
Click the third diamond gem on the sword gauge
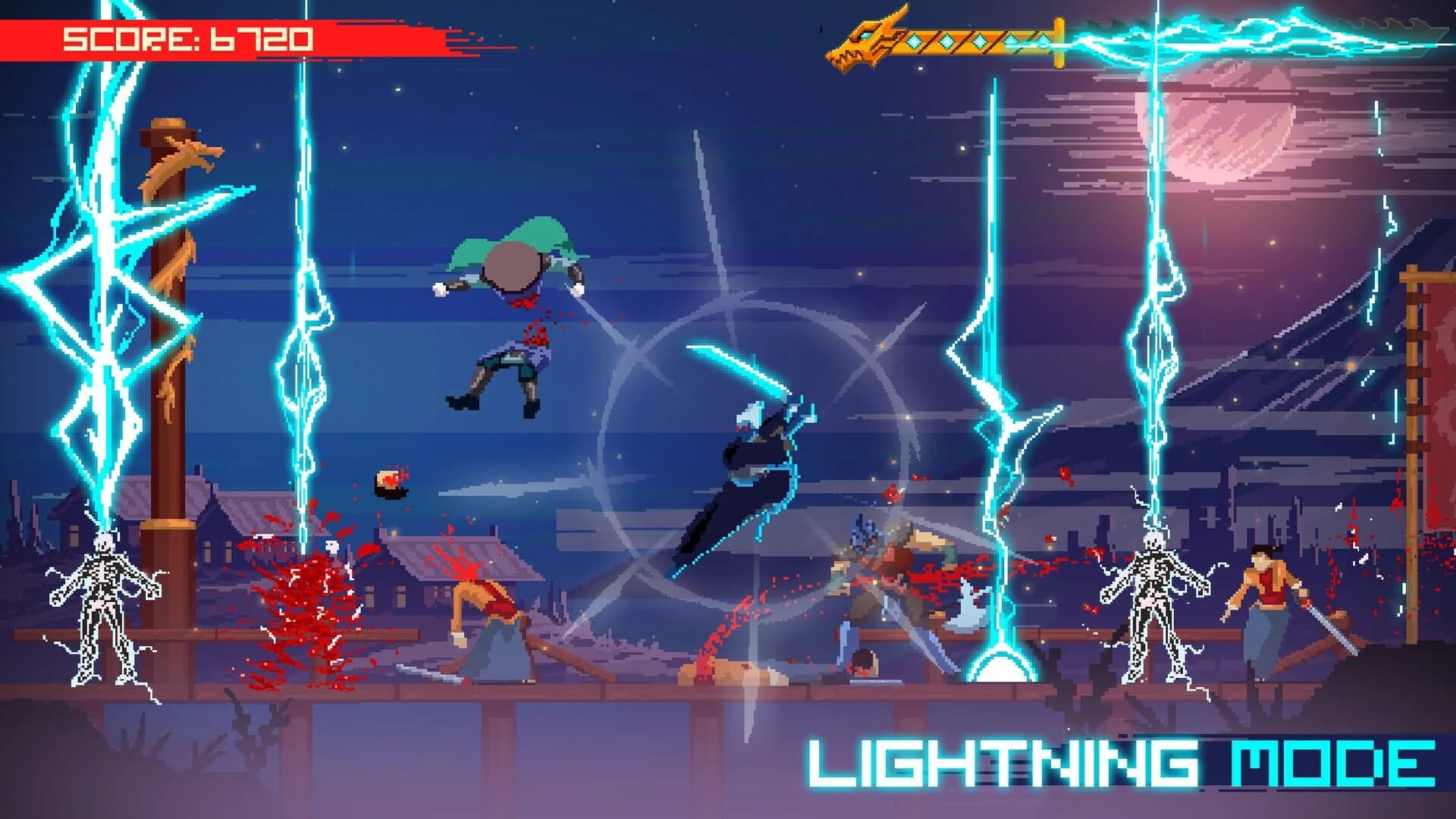tap(979, 42)
